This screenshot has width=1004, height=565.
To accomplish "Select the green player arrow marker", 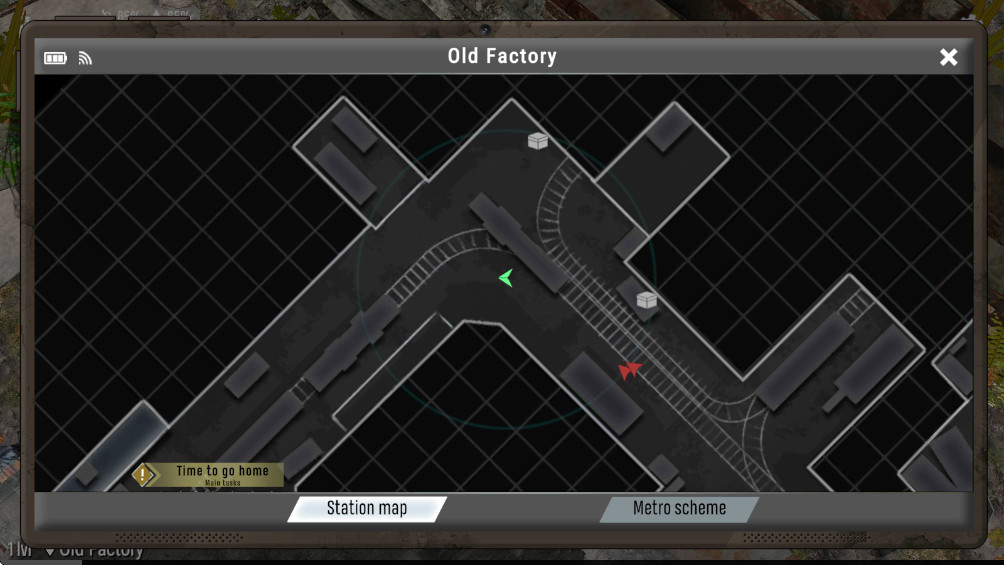I will pyautogui.click(x=506, y=278).
